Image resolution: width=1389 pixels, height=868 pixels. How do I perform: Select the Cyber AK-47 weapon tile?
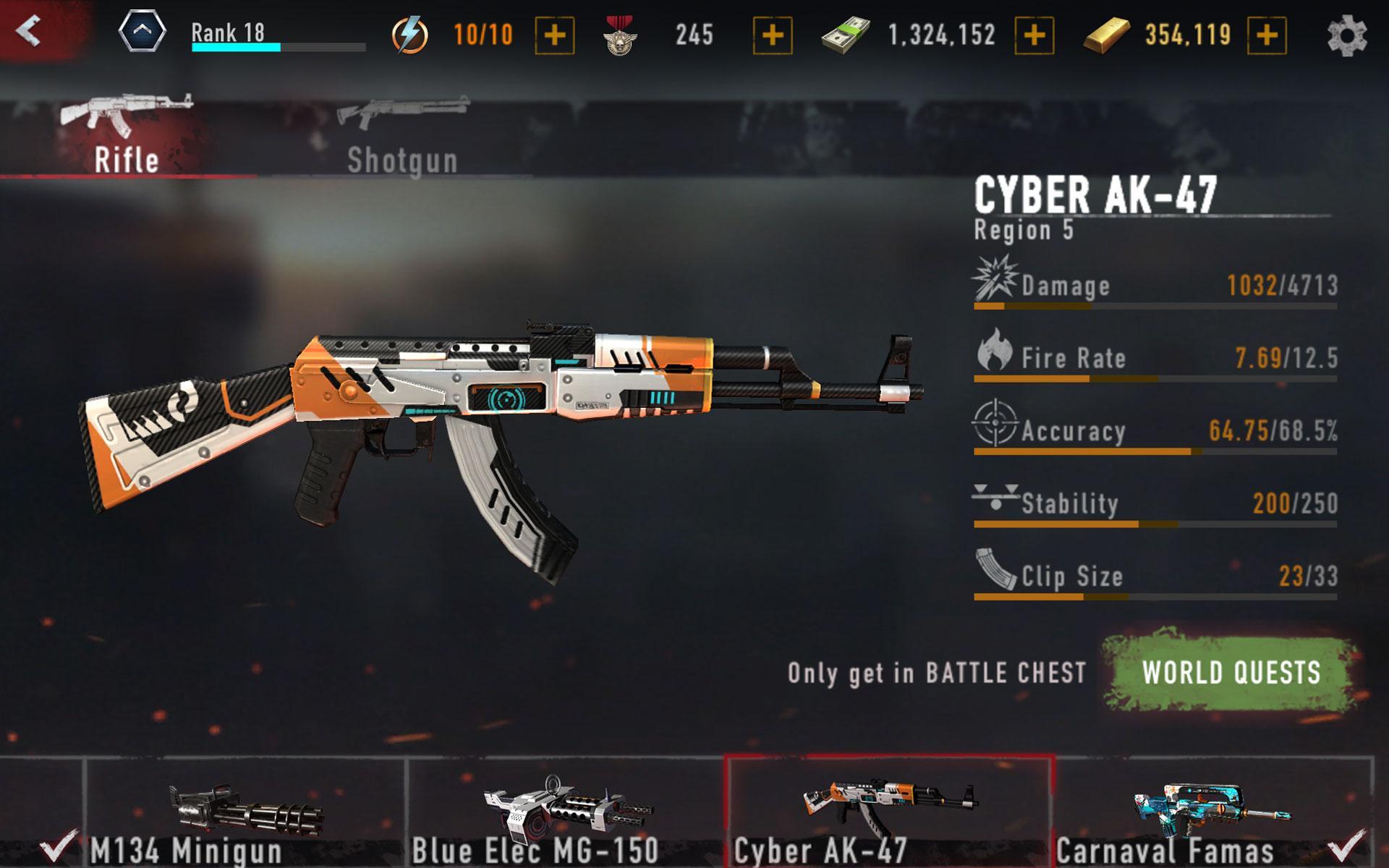tap(889, 814)
